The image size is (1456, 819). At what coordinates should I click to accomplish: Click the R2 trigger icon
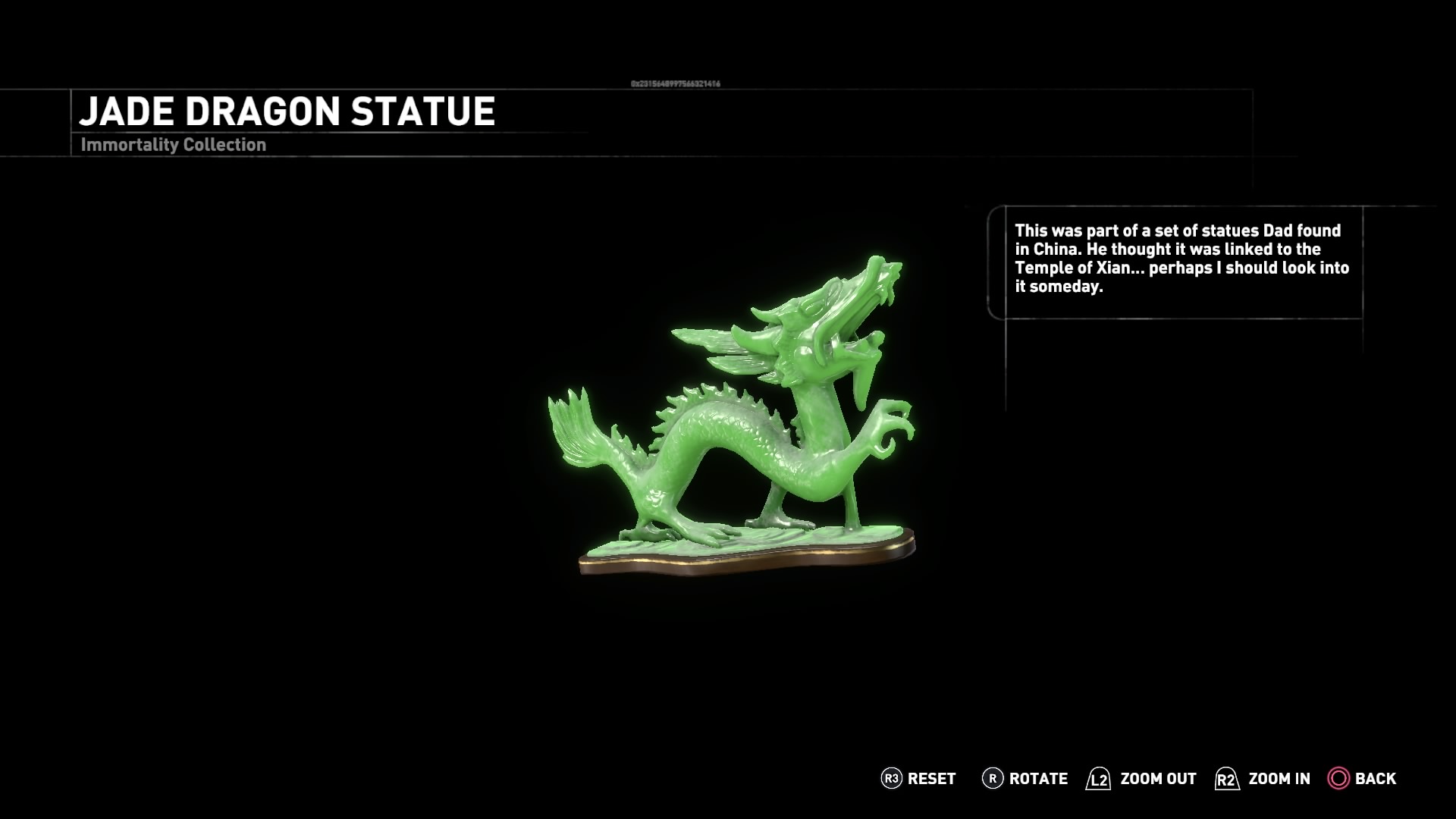[x=1225, y=779]
